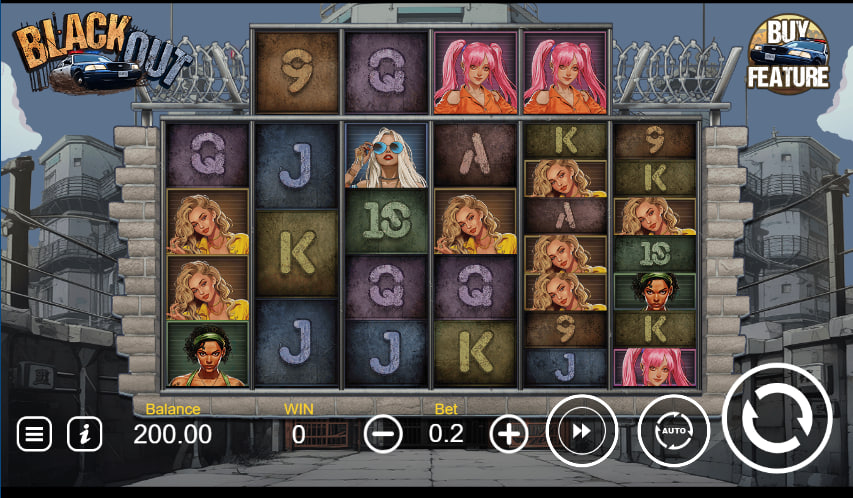Screen dimensions: 853x498
Task: Open the hamburger menu
Action: pyautogui.click(x=34, y=434)
